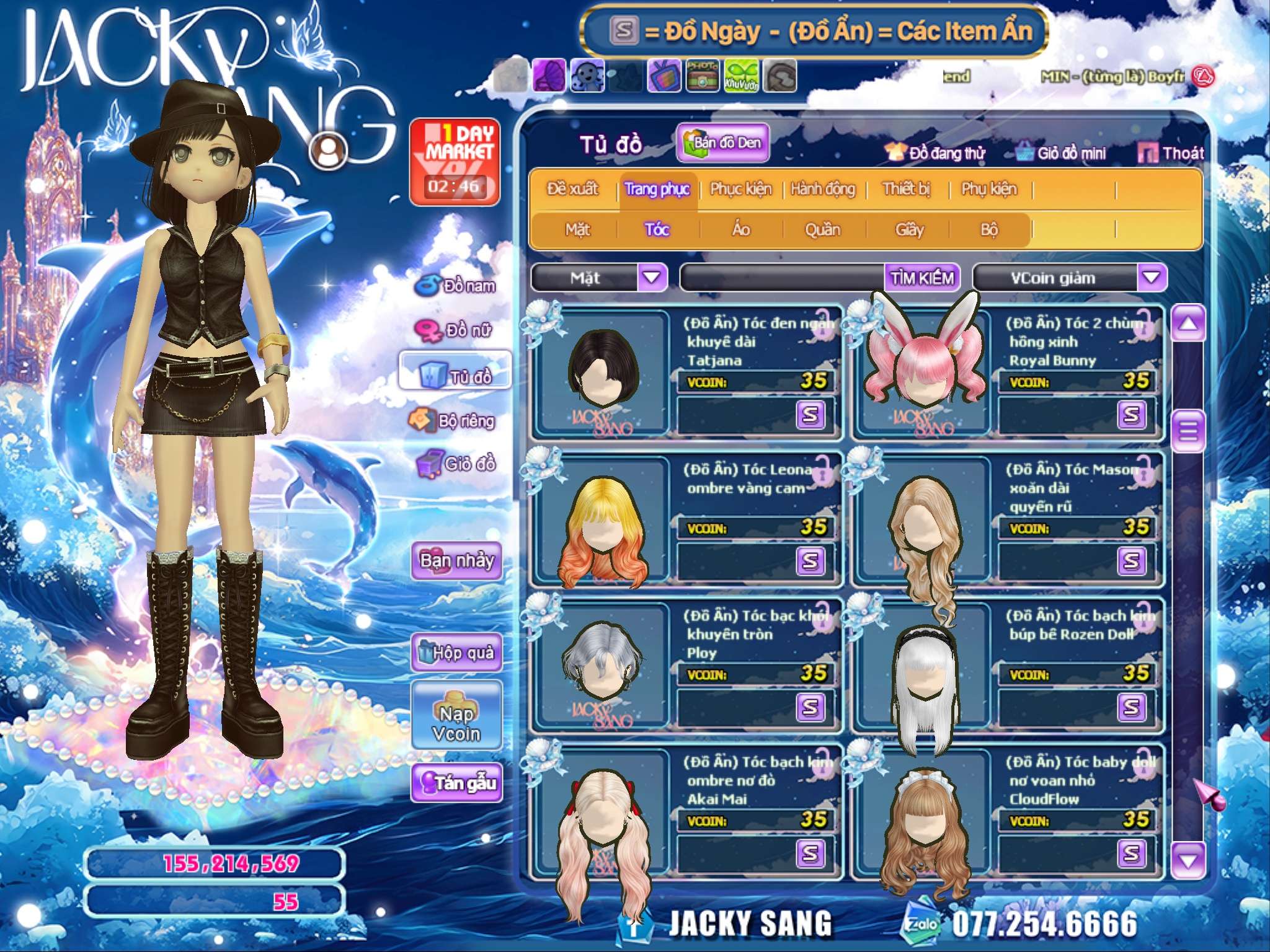1270x952 pixels.
Task: Open the Bạn nhảy dance partner menu
Action: point(456,560)
